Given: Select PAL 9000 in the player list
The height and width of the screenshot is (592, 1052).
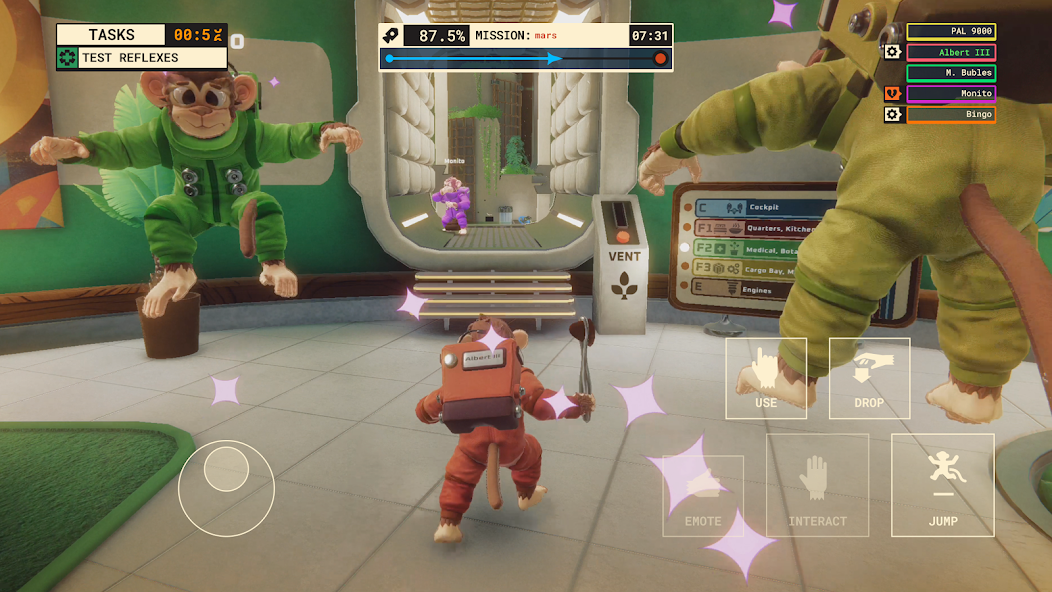Looking at the screenshot, I should (x=950, y=32).
